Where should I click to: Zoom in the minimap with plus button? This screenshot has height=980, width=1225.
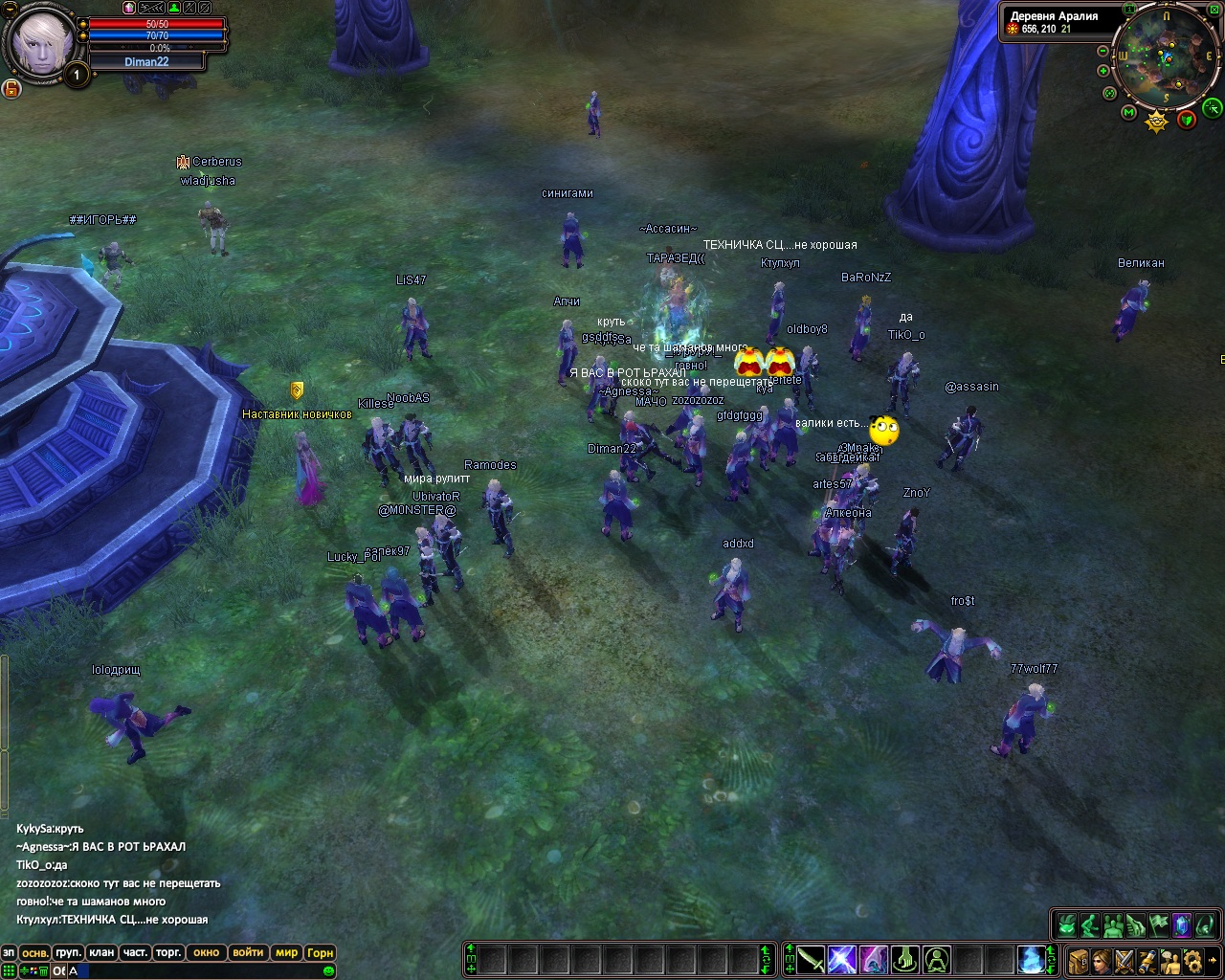(x=1103, y=71)
